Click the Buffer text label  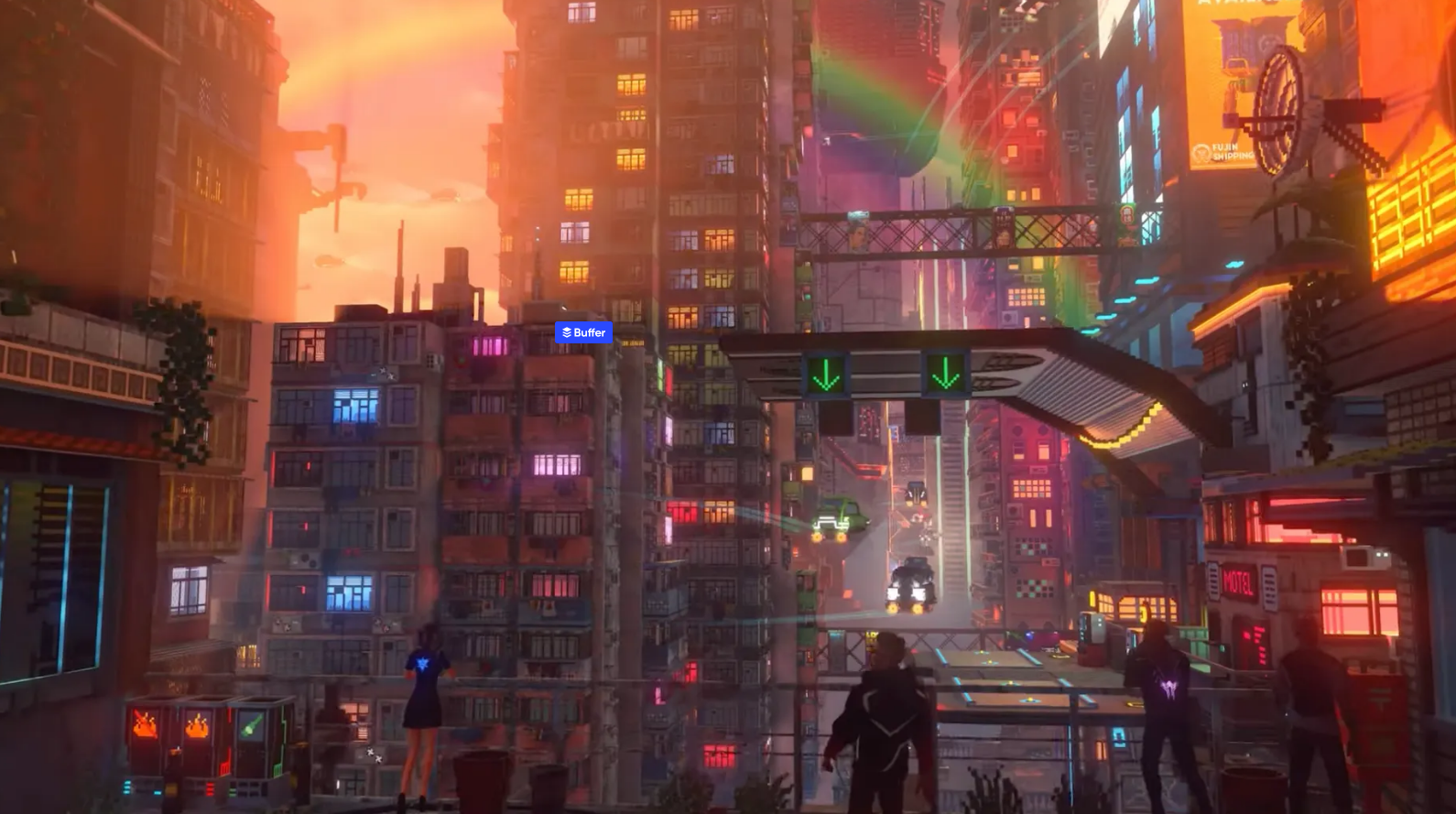point(591,333)
